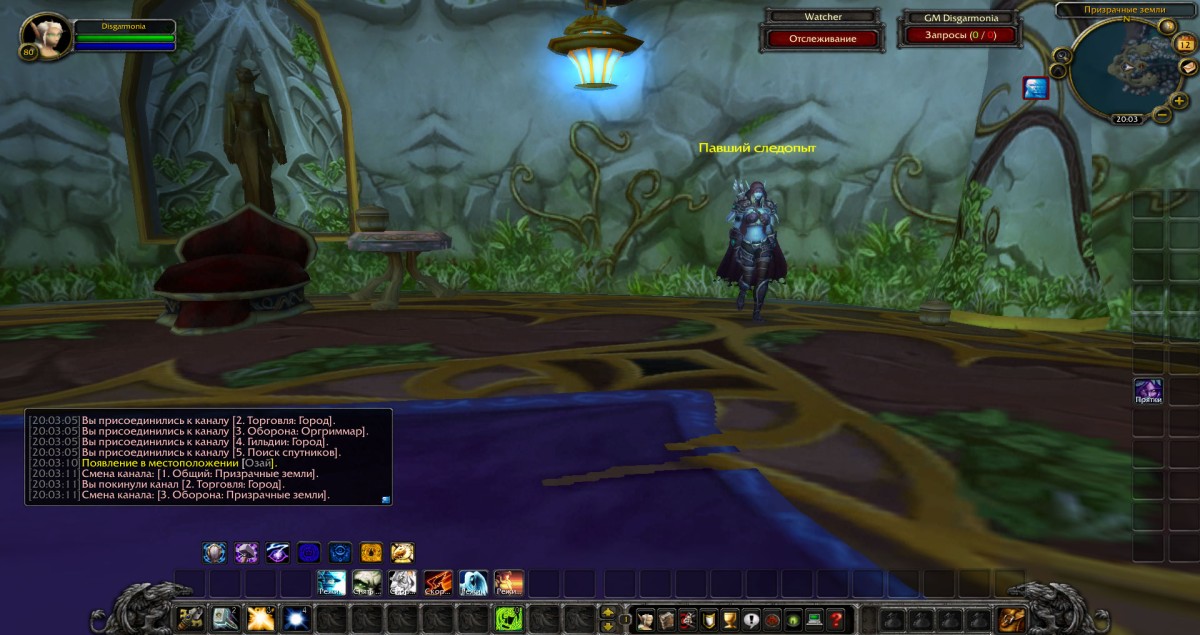Click the Отслеживание button
The image size is (1200, 635).
(x=823, y=38)
